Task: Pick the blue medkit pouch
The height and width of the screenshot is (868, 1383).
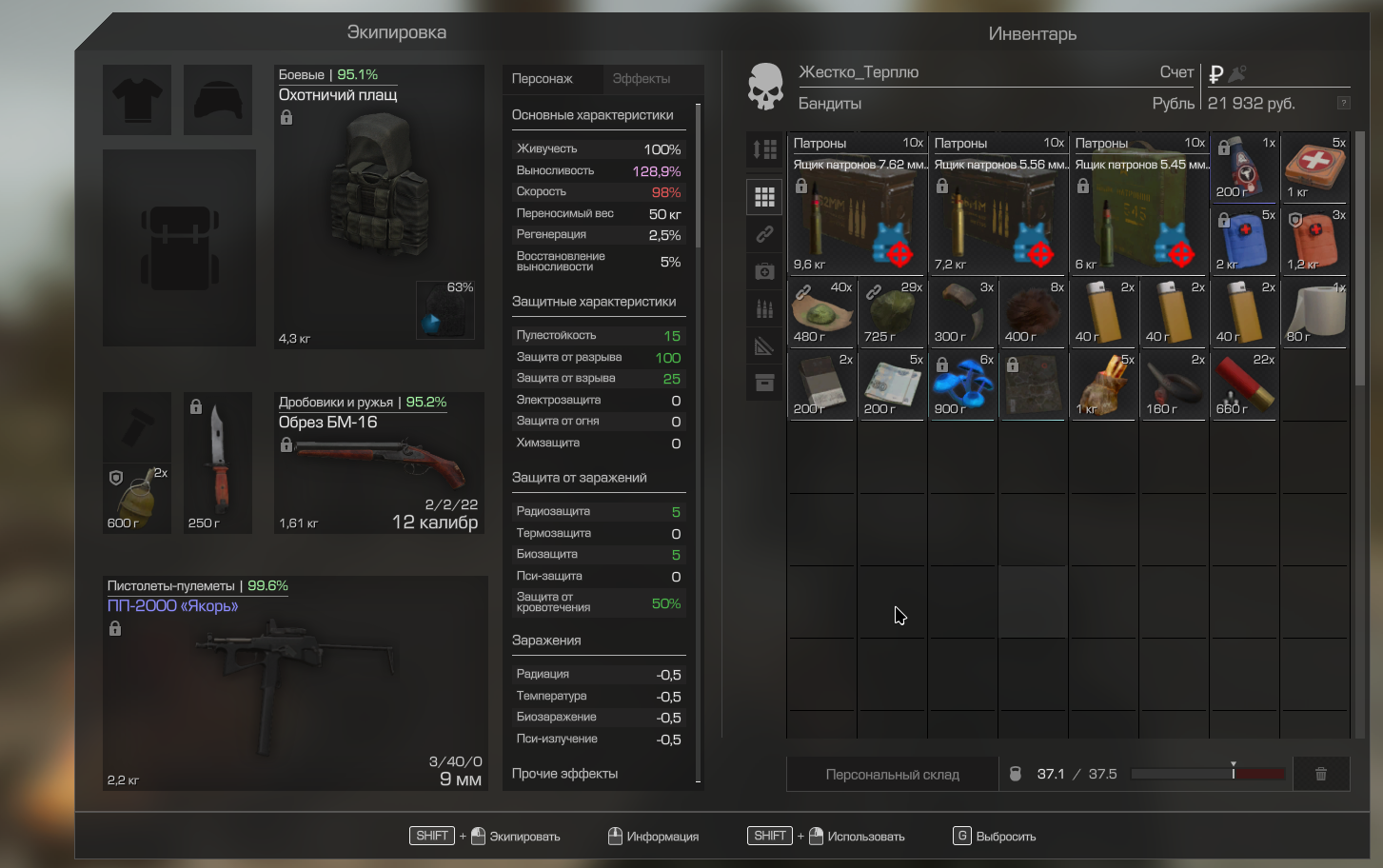Action: pyautogui.click(x=1244, y=239)
